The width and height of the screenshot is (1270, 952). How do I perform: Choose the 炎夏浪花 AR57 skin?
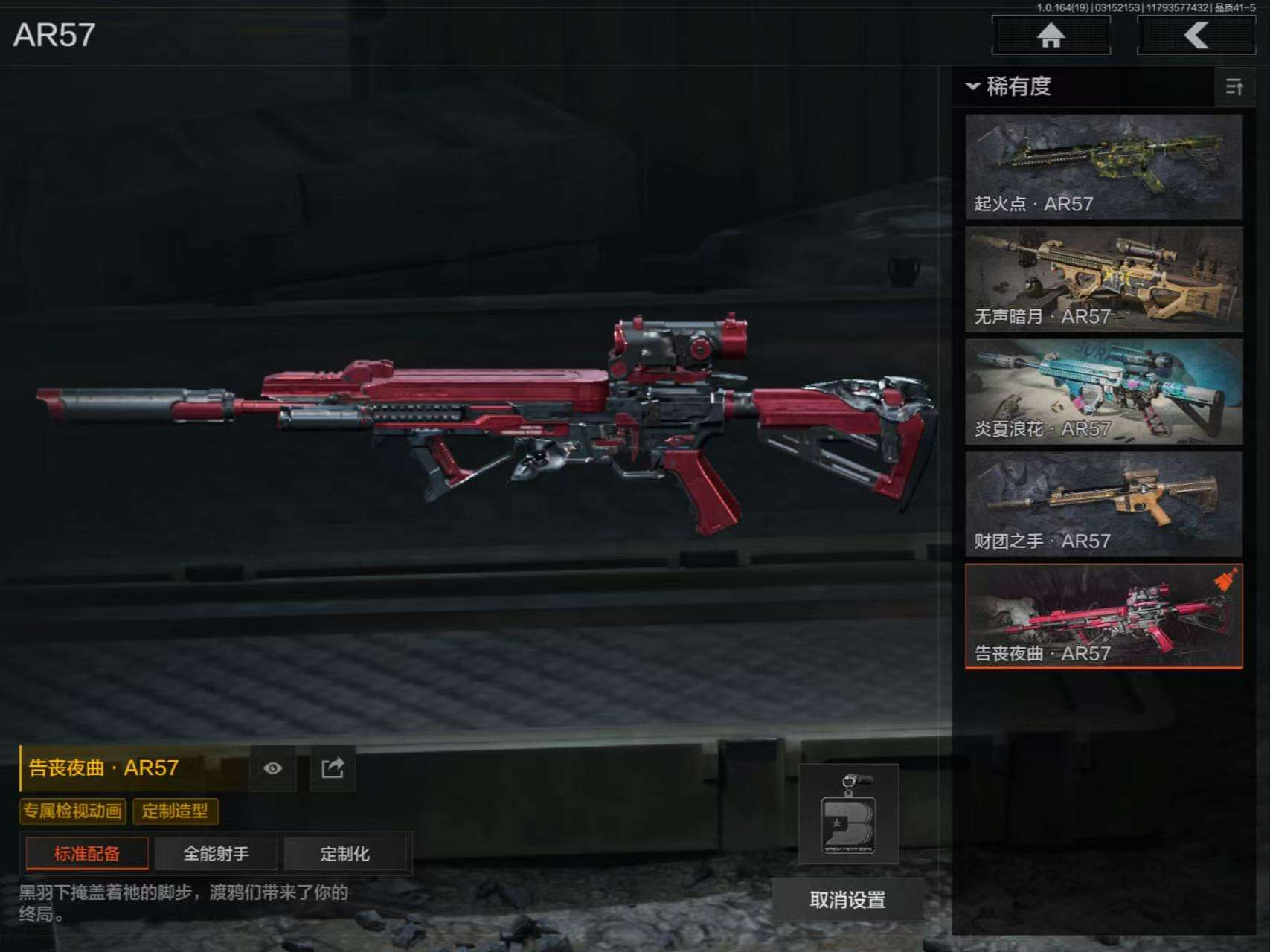pyautogui.click(x=1103, y=392)
